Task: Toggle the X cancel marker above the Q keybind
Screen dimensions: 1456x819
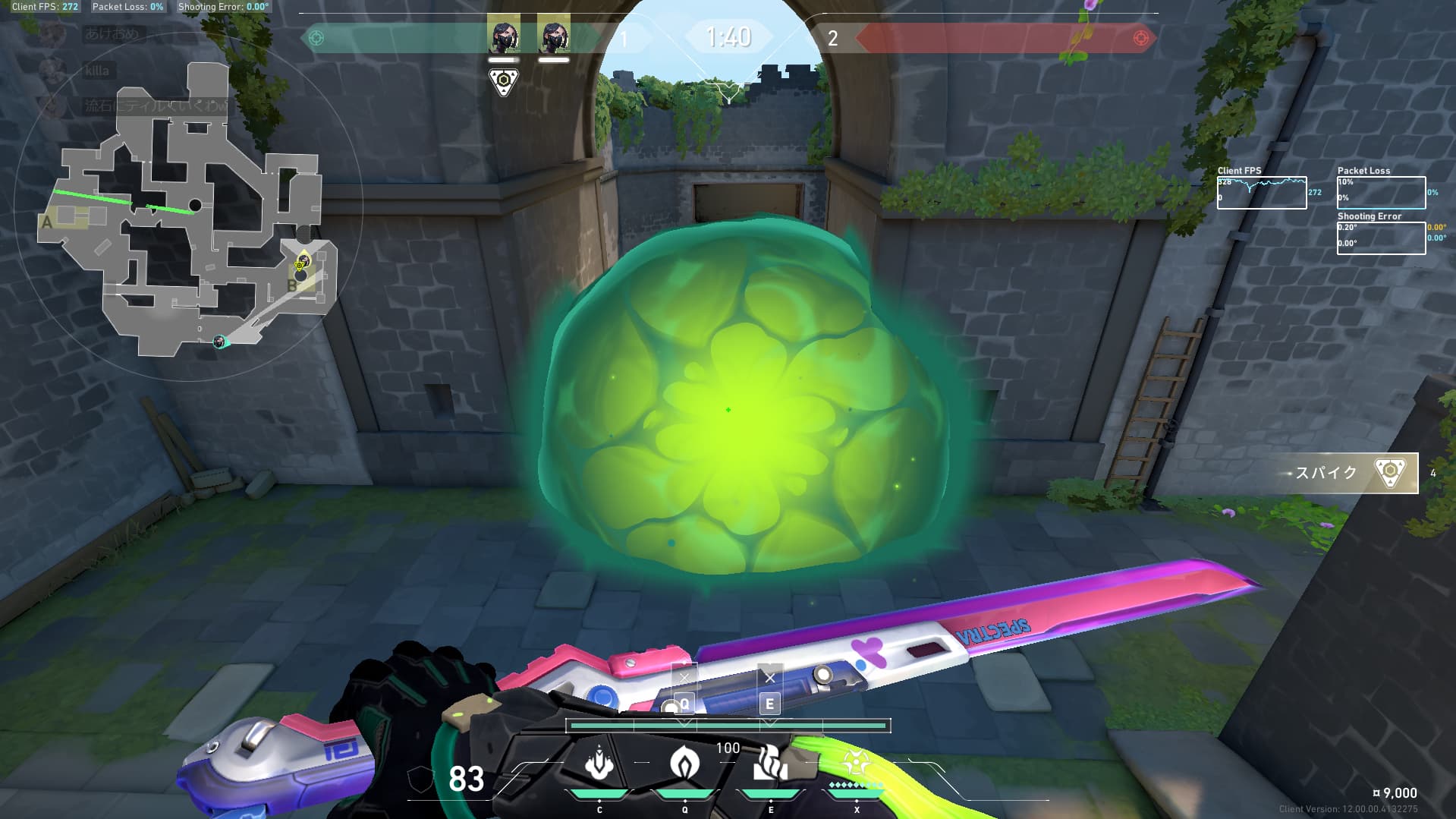Action: click(685, 677)
